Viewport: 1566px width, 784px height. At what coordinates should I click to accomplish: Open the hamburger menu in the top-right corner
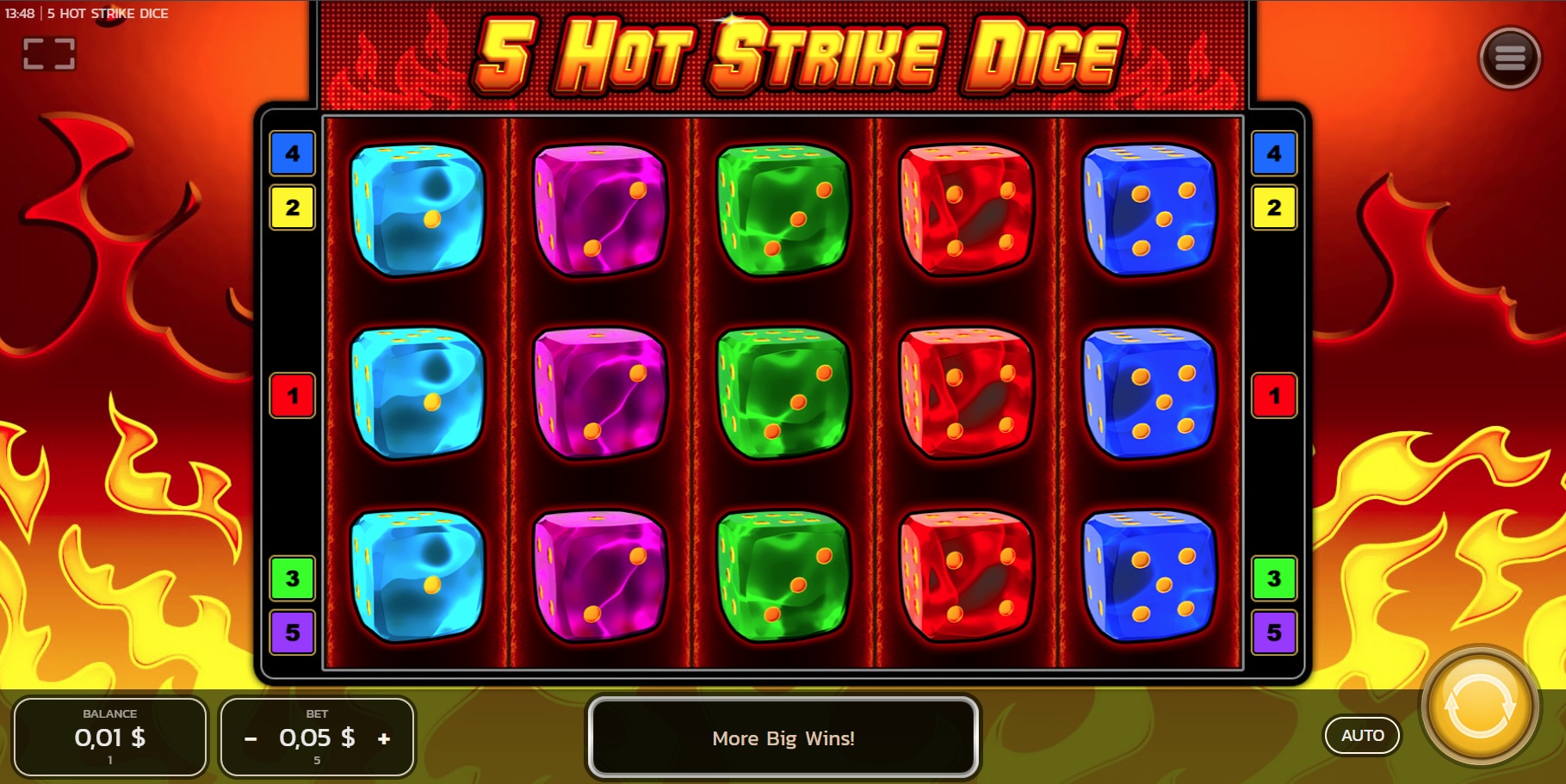tap(1509, 59)
